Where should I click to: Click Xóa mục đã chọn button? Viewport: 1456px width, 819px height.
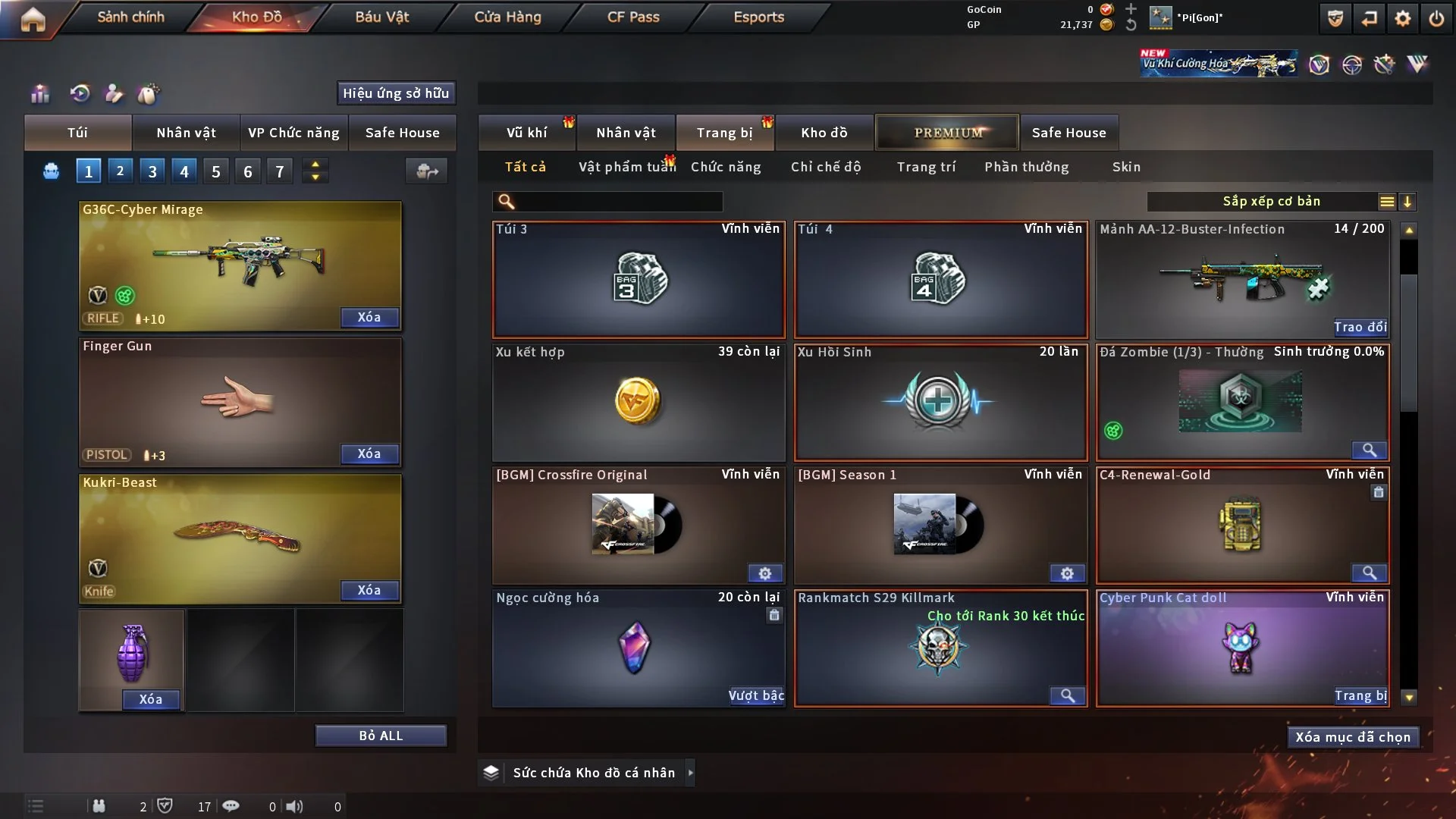pyautogui.click(x=1353, y=737)
